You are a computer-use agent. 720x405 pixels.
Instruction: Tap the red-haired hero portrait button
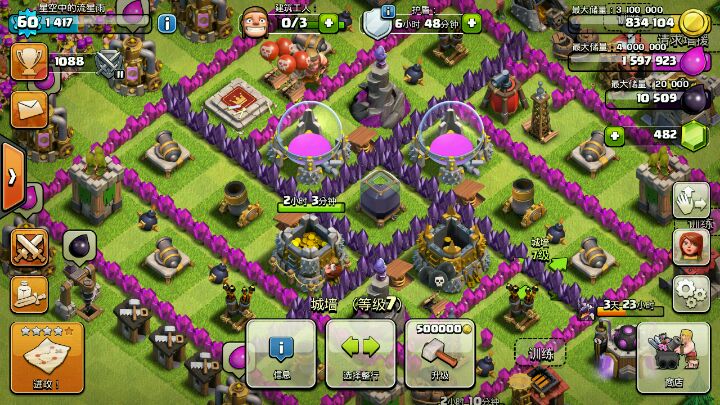pos(689,244)
